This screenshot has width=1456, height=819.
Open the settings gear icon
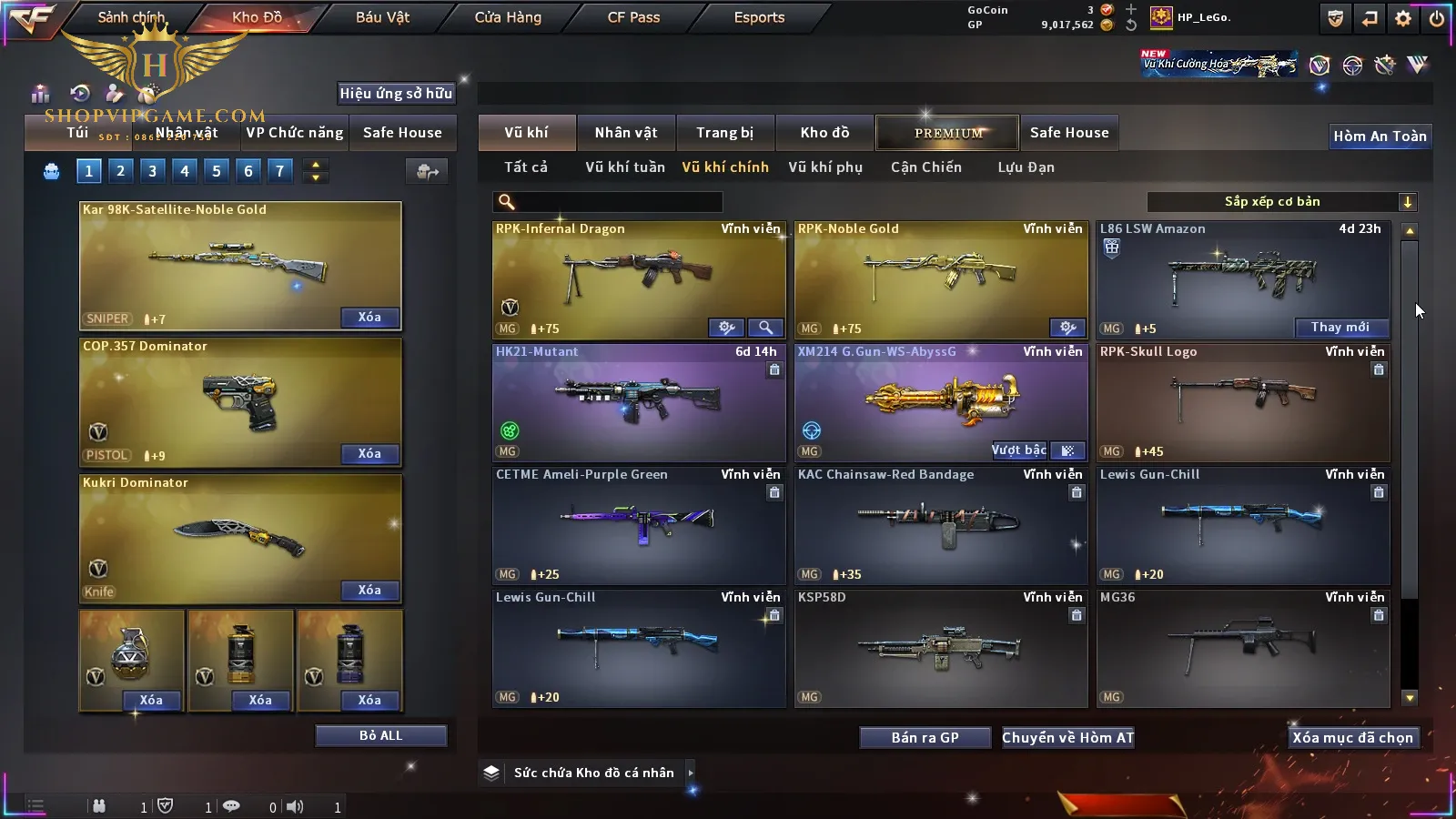point(1403,18)
